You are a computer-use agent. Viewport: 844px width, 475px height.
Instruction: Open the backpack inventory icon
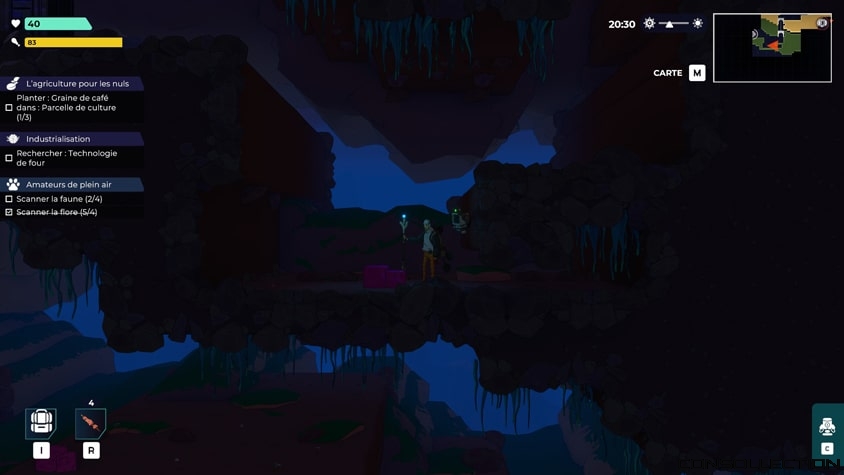point(41,422)
